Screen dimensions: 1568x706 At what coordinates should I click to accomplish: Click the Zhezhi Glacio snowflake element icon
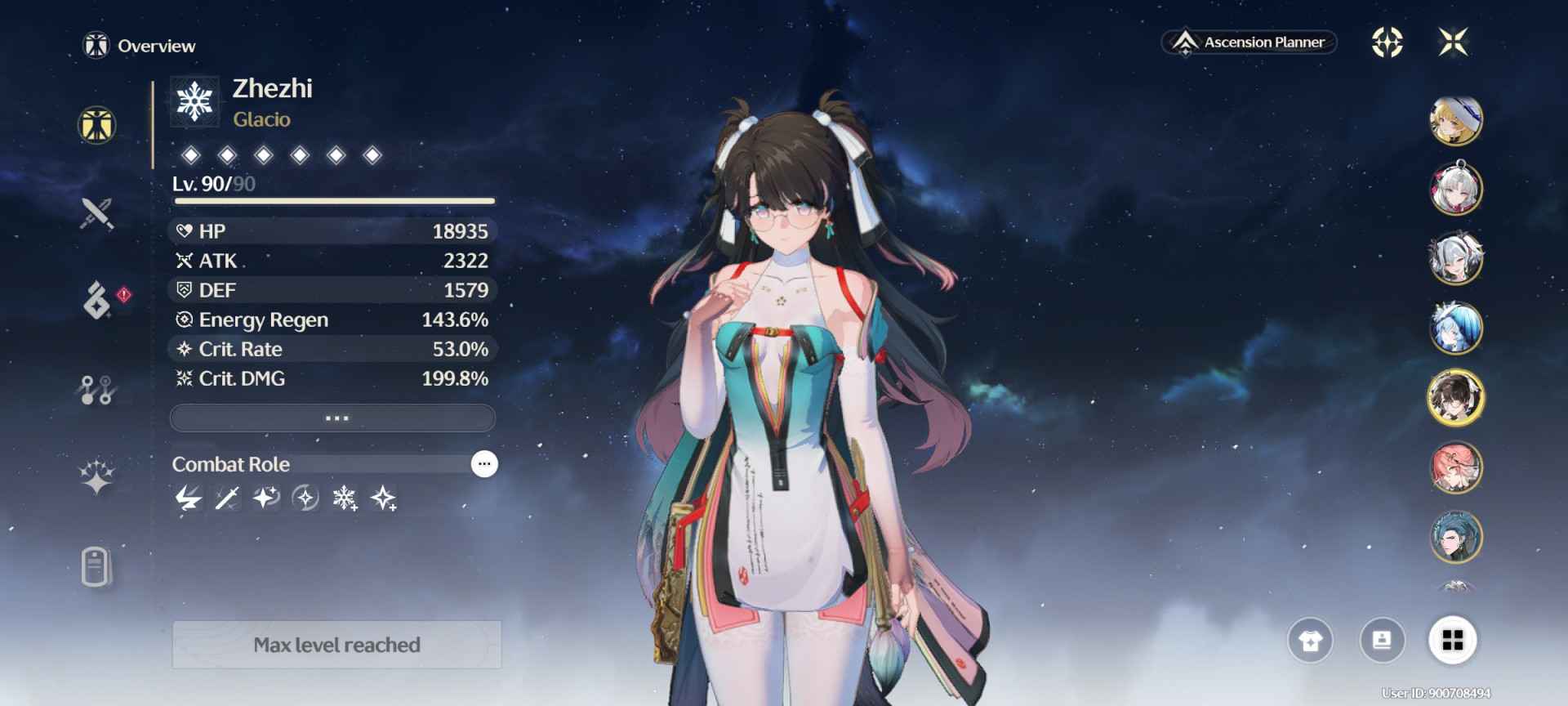[x=194, y=103]
